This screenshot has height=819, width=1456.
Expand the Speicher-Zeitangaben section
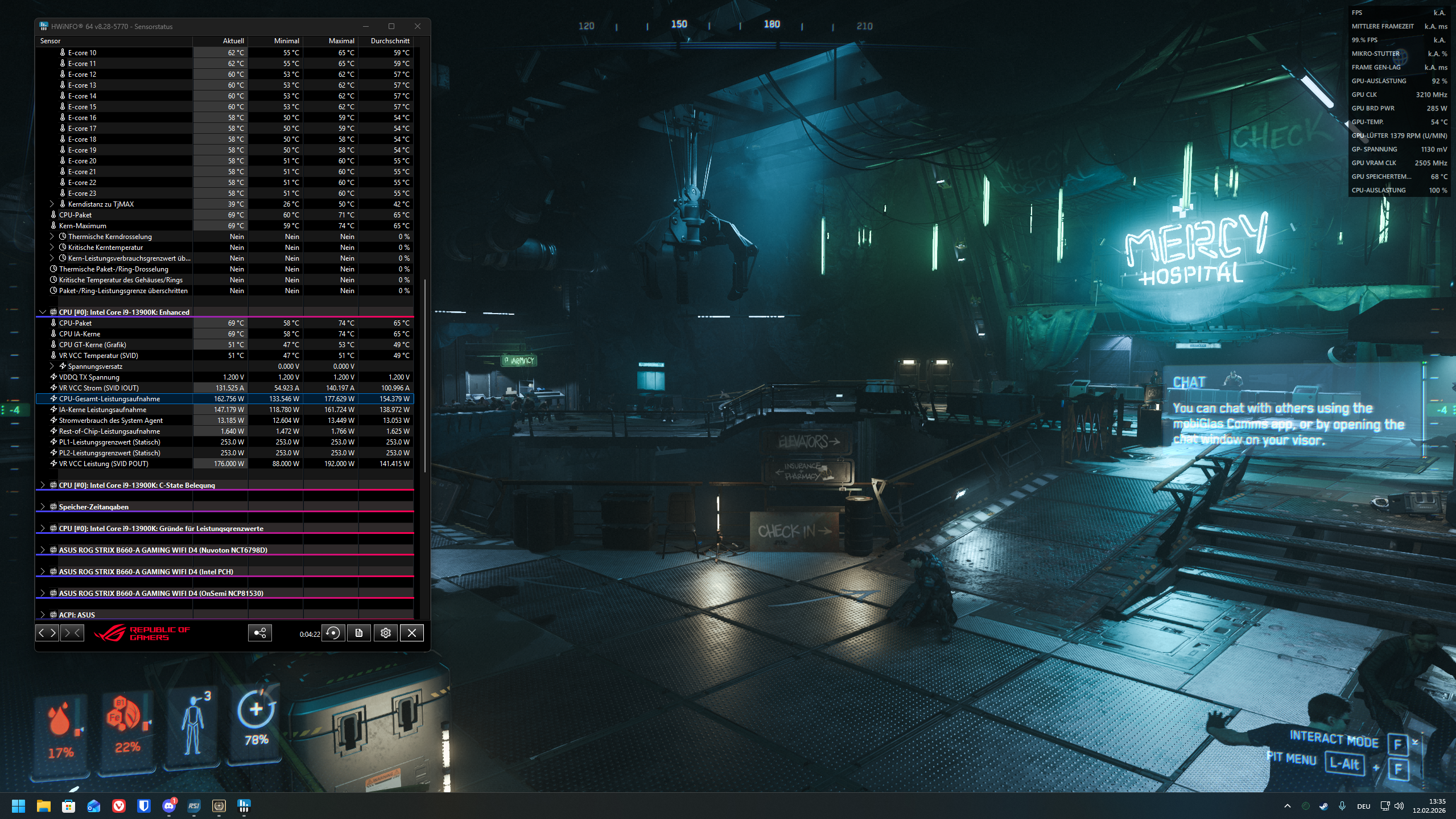[x=43, y=507]
